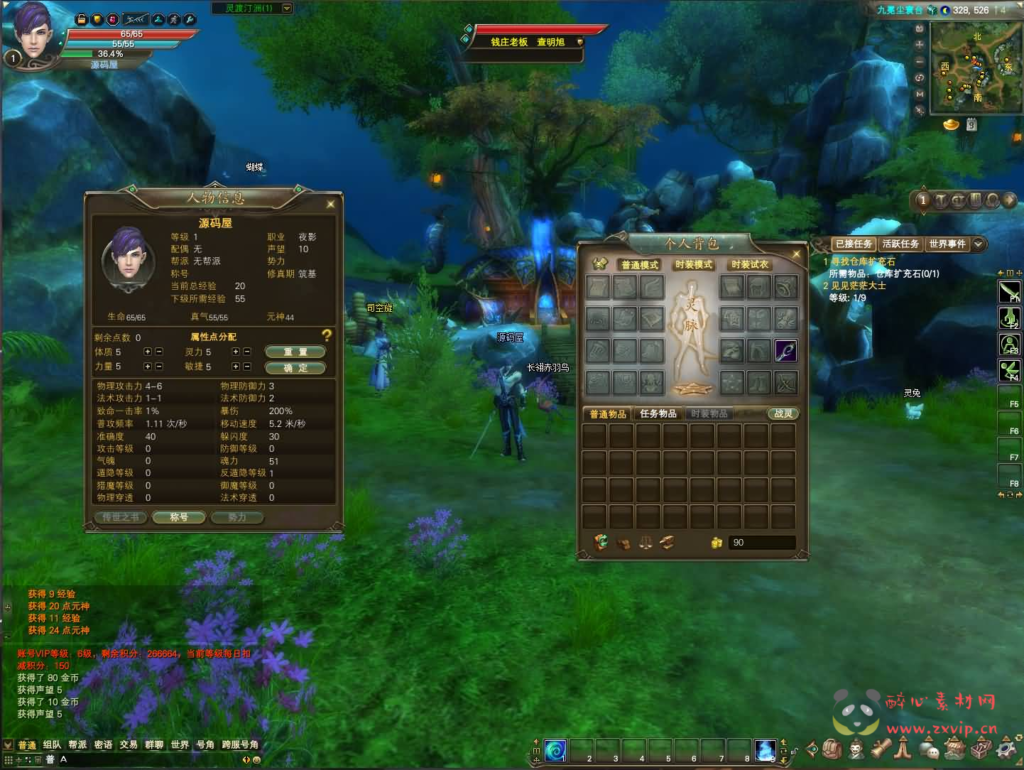Open the 称号 title button
Screen dimensions: 1024x770
tap(180, 518)
